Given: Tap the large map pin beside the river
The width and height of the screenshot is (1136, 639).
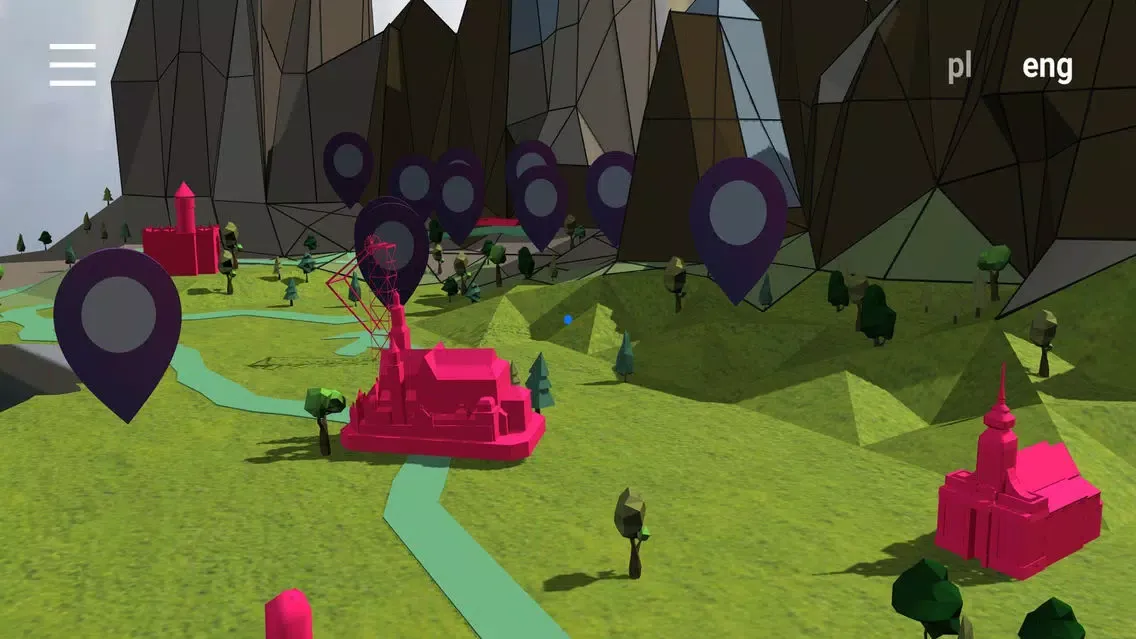Looking at the screenshot, I should click(x=118, y=319).
